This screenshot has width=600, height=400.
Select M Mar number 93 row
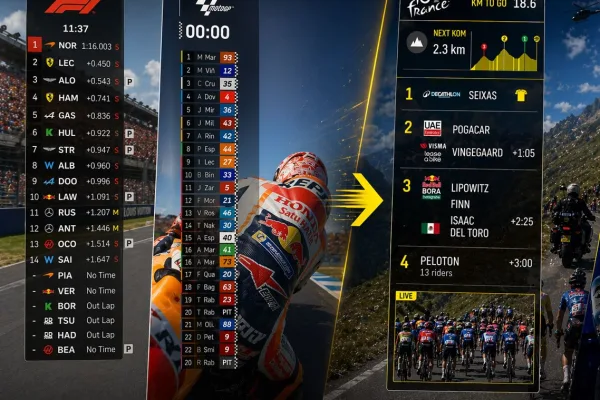tap(208, 57)
